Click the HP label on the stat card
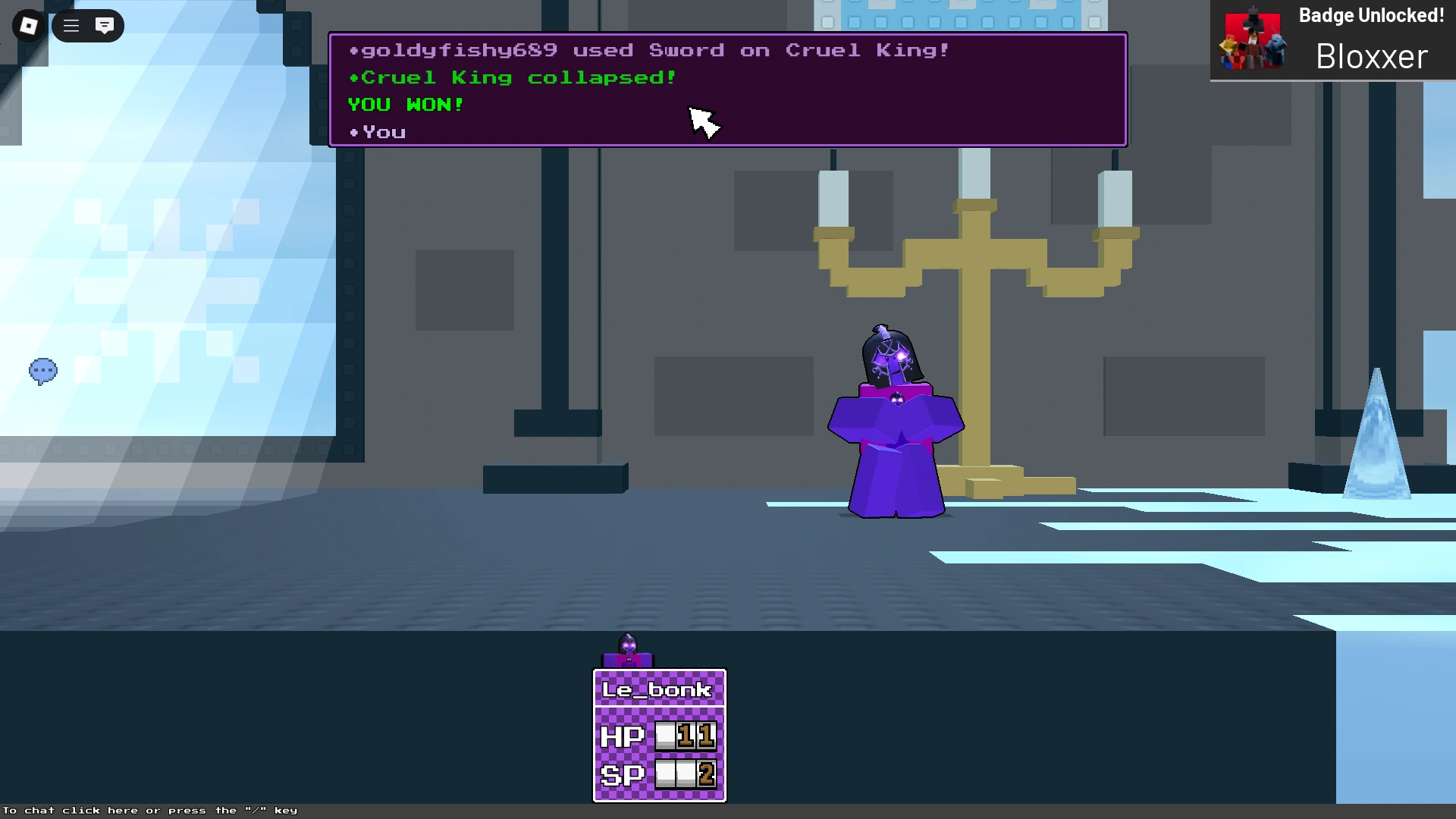 pyautogui.click(x=622, y=736)
